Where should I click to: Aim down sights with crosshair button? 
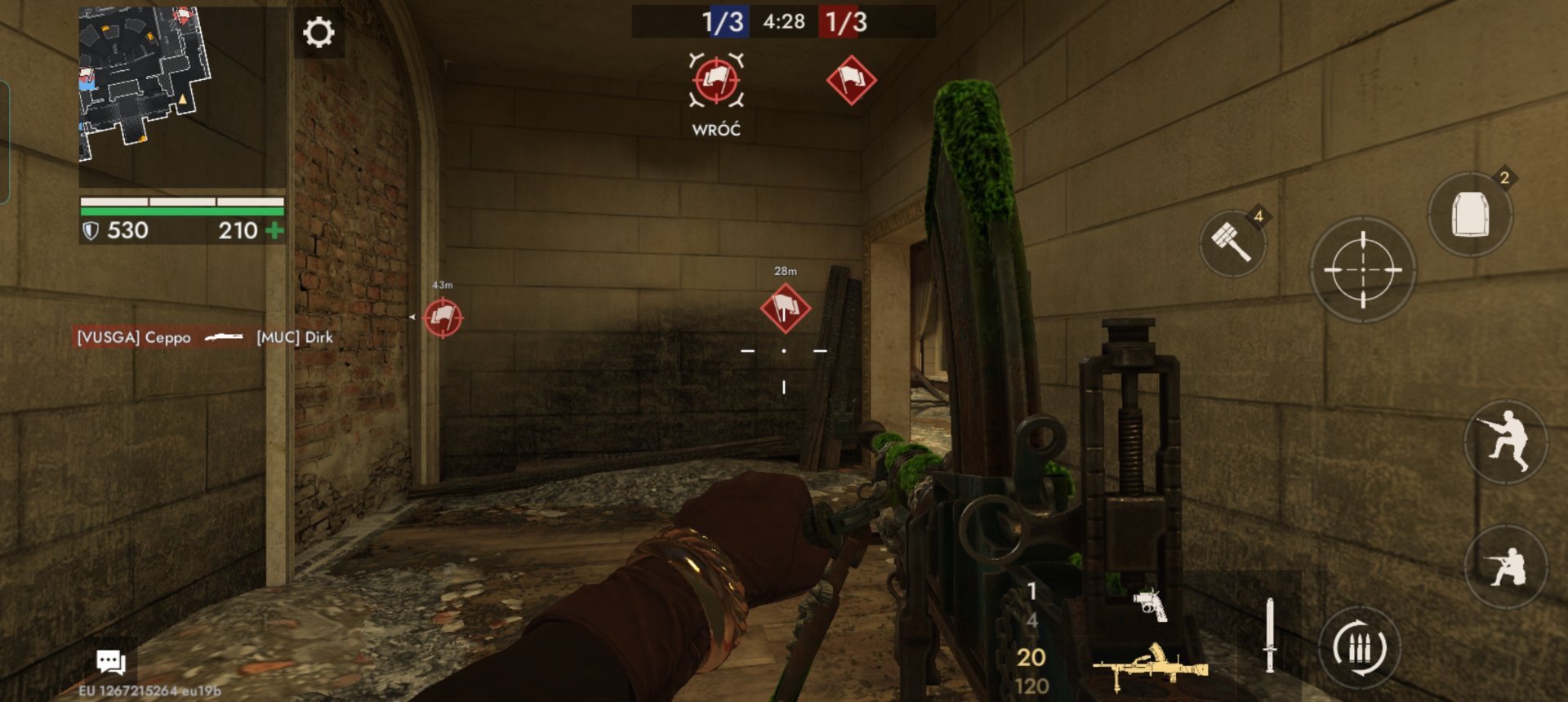pyautogui.click(x=1362, y=269)
